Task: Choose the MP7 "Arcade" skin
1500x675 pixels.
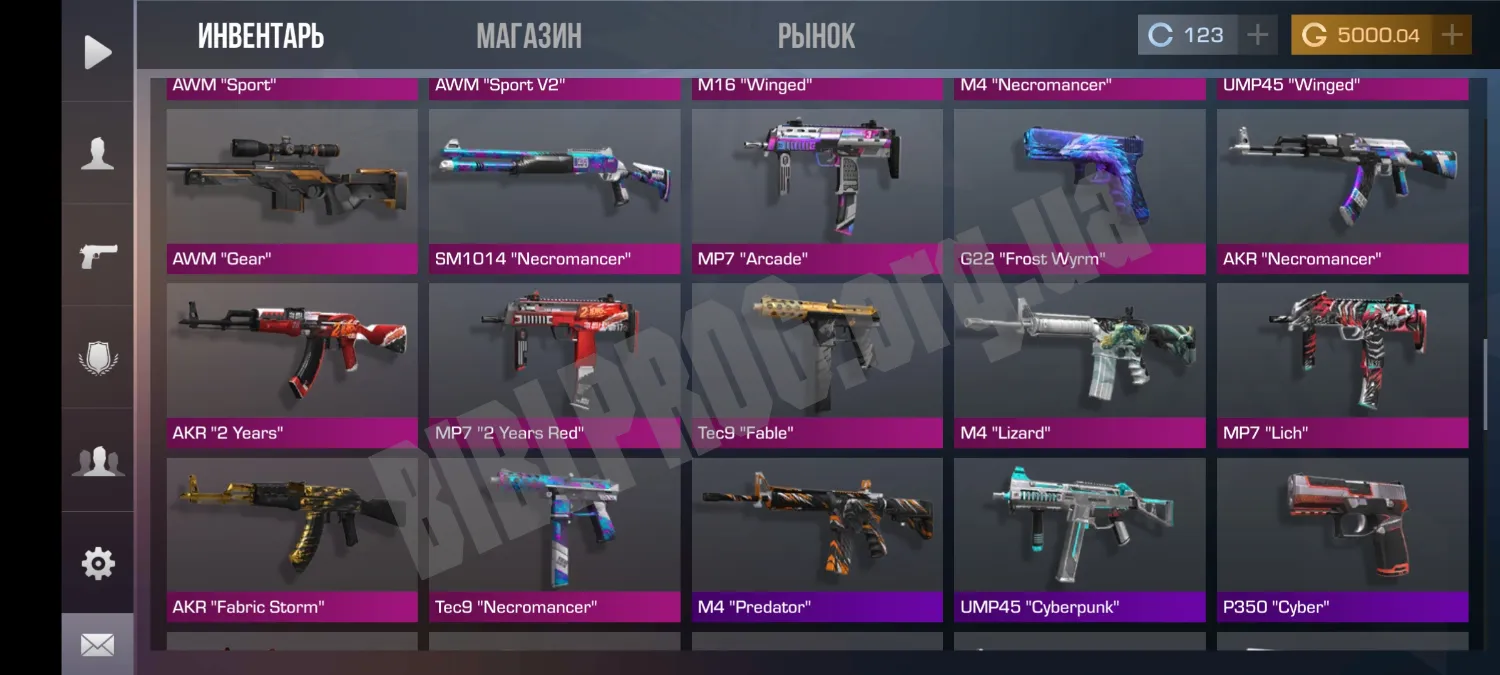Action: [817, 190]
